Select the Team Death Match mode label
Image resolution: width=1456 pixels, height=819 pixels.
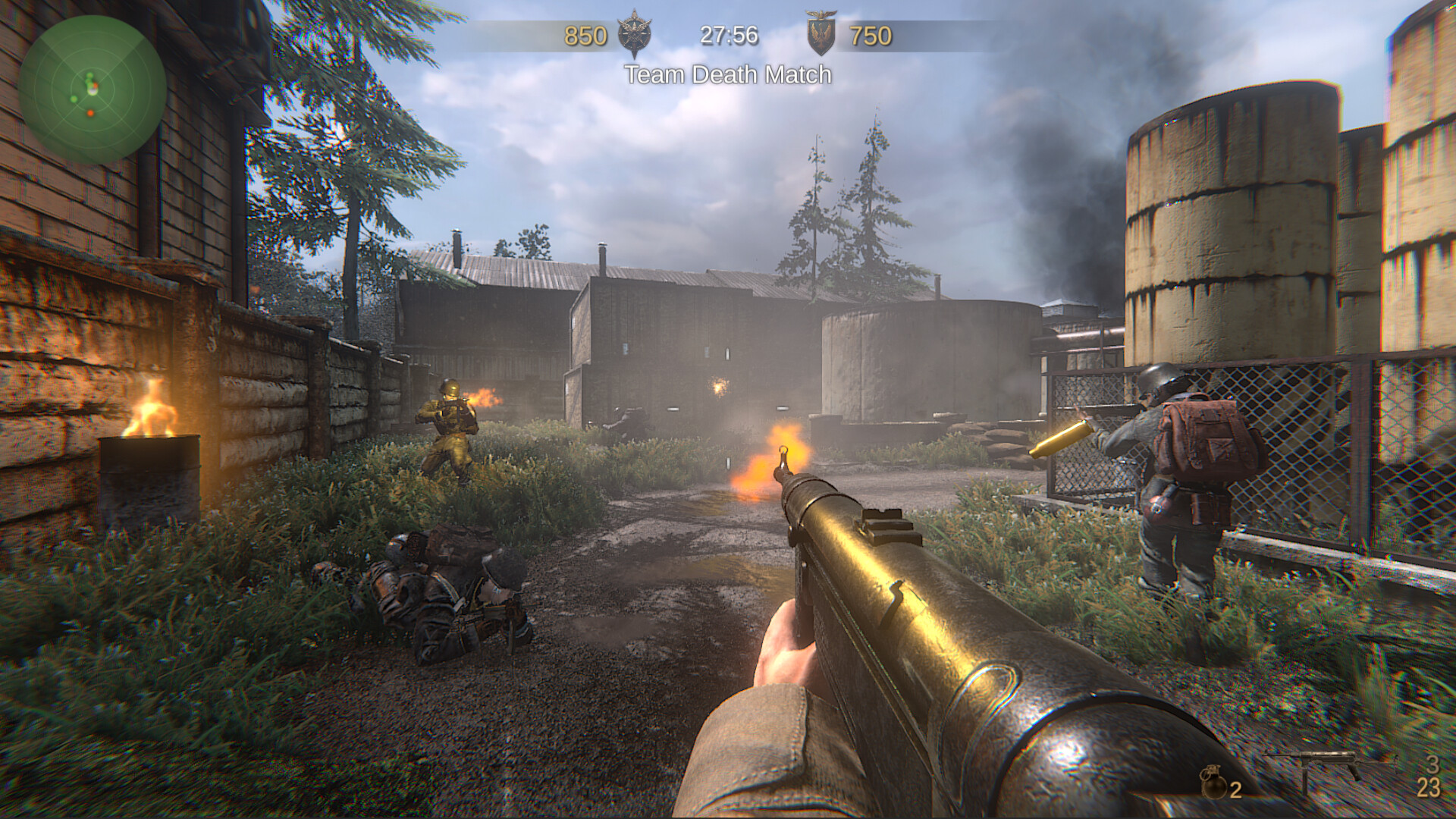(727, 75)
